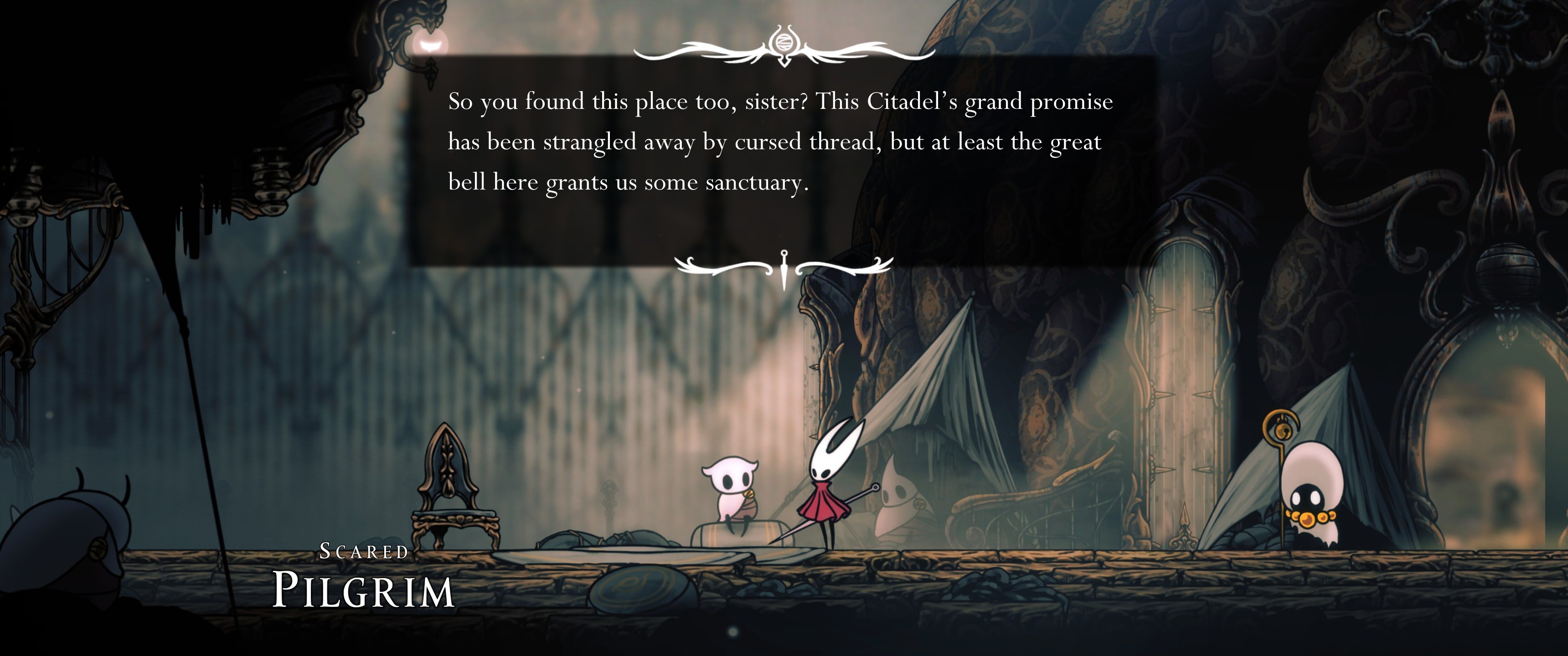This screenshot has height=656, width=1568.
Task: Advance dialogue using the needle continue marker
Action: (784, 268)
